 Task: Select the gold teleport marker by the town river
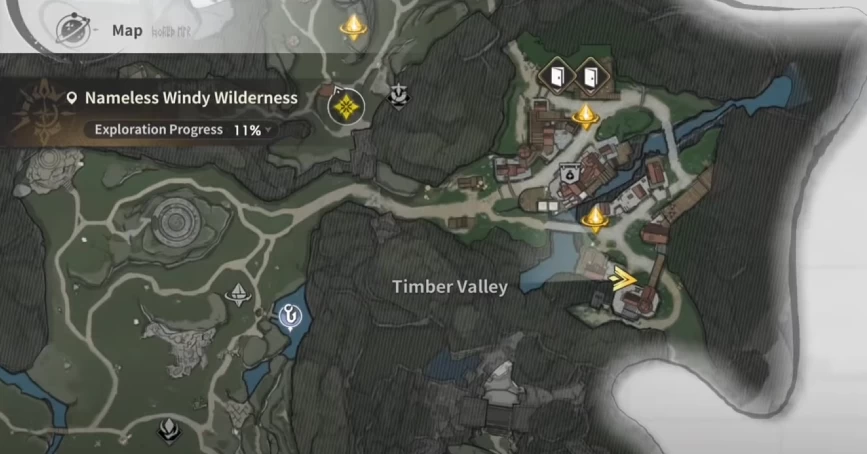point(597,217)
